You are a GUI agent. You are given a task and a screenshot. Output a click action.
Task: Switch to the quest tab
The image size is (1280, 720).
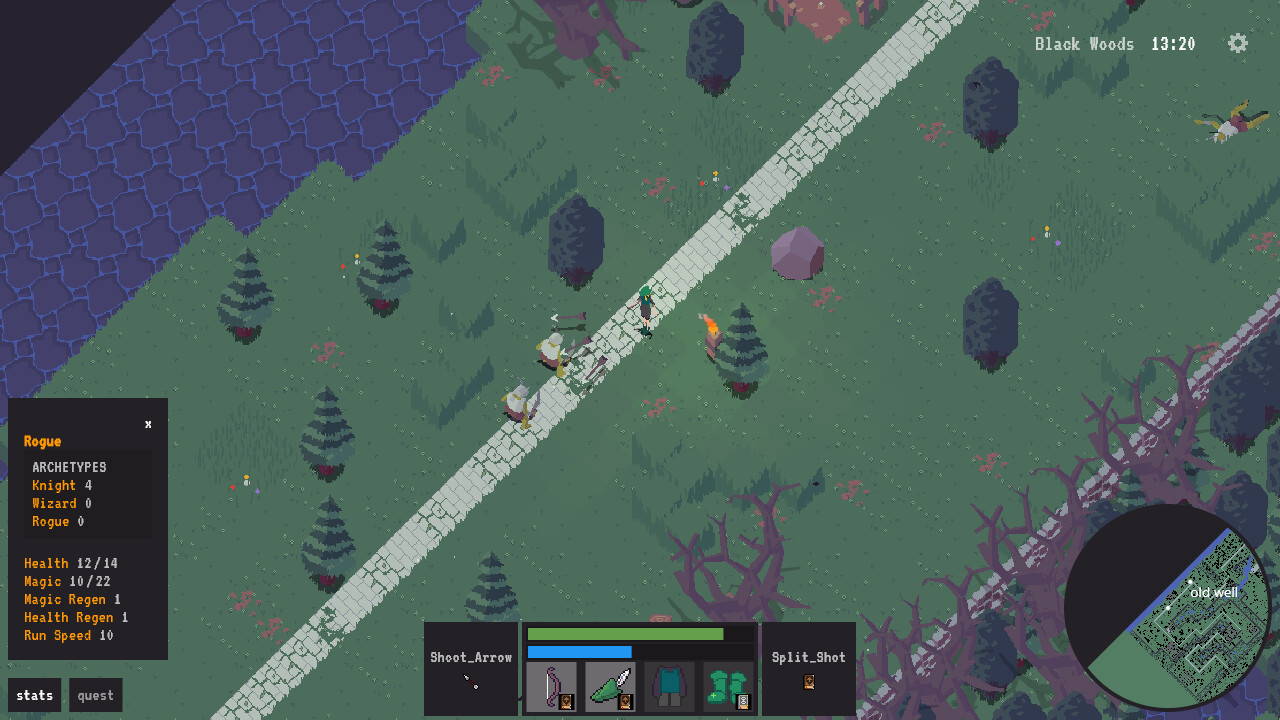(95, 695)
